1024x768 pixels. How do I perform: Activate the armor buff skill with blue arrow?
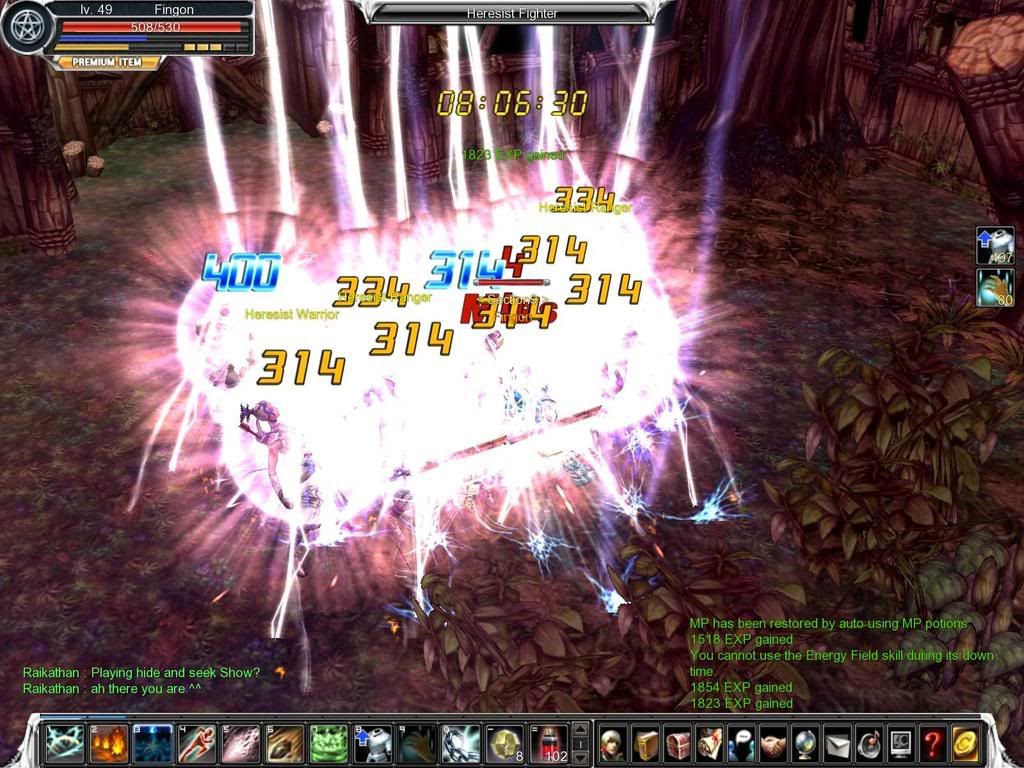[x=372, y=744]
